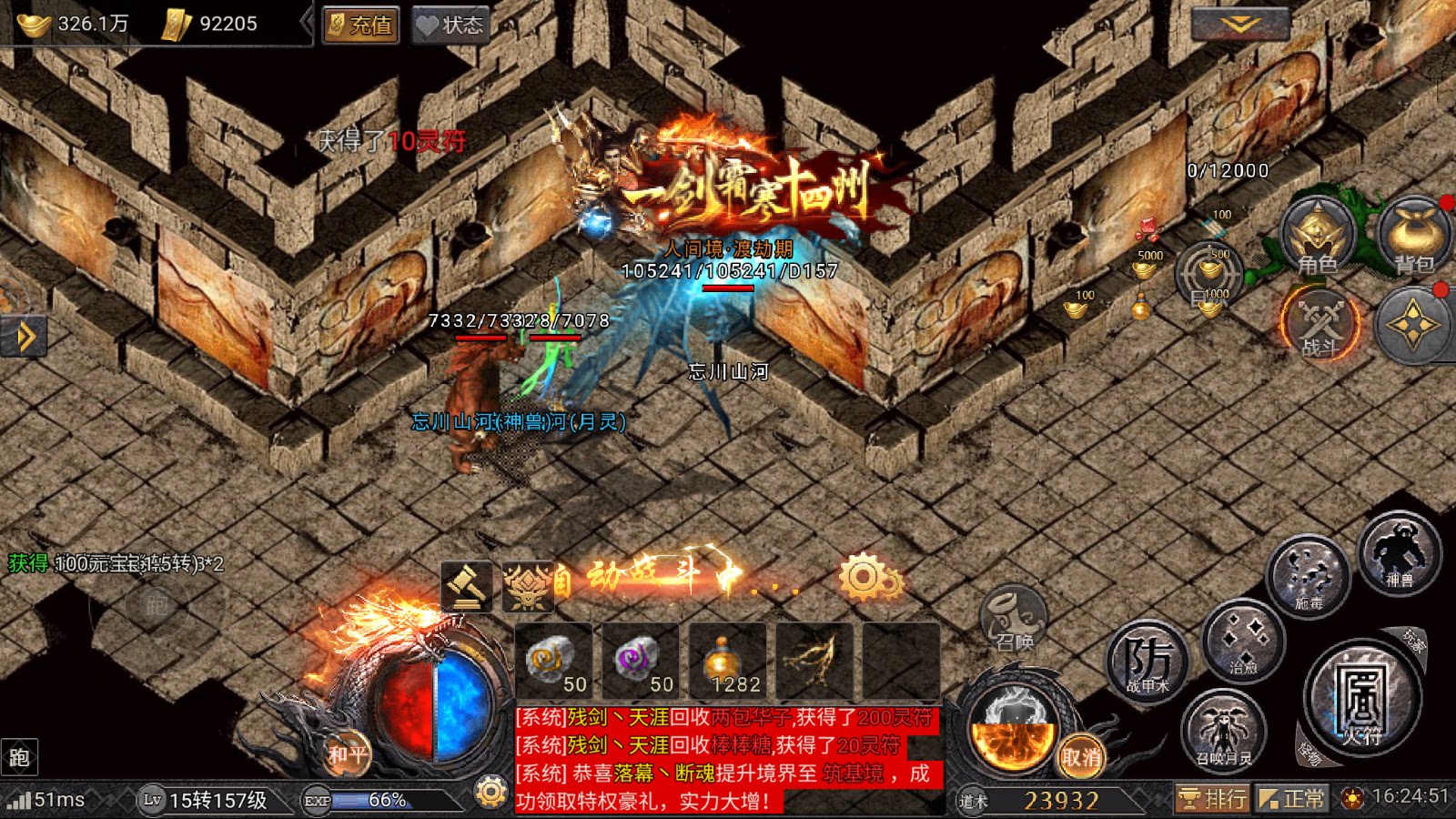Expand the left side panel arrow
This screenshot has height=819, width=1456.
click(x=23, y=337)
